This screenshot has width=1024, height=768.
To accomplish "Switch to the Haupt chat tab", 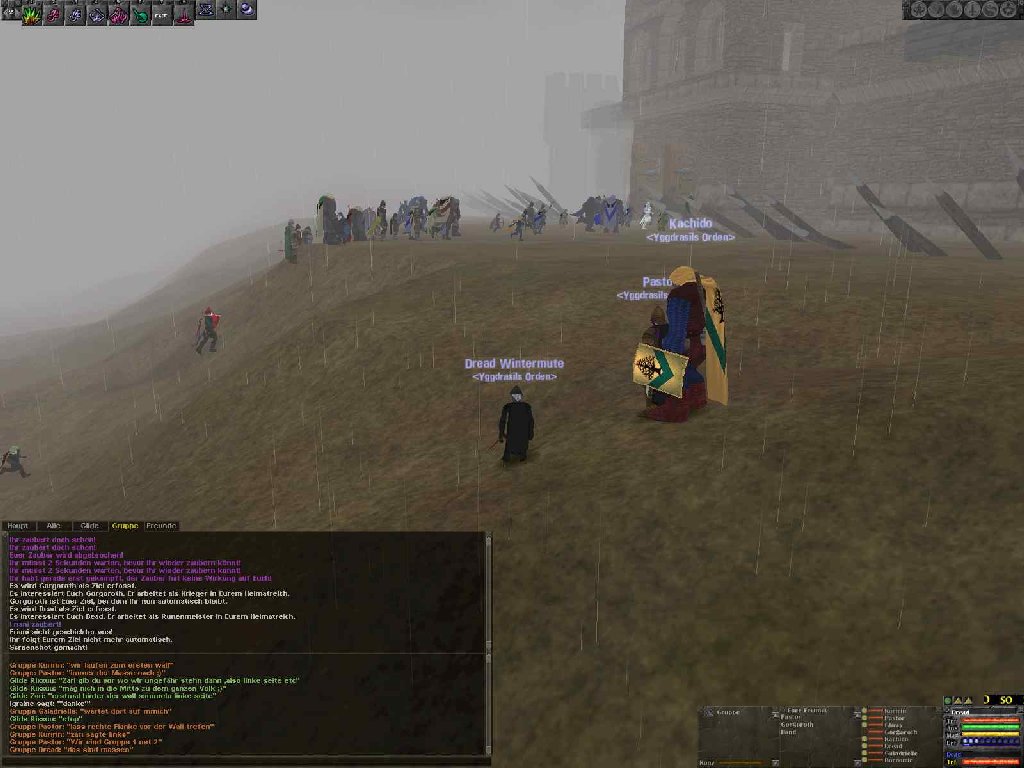I will 18,525.
